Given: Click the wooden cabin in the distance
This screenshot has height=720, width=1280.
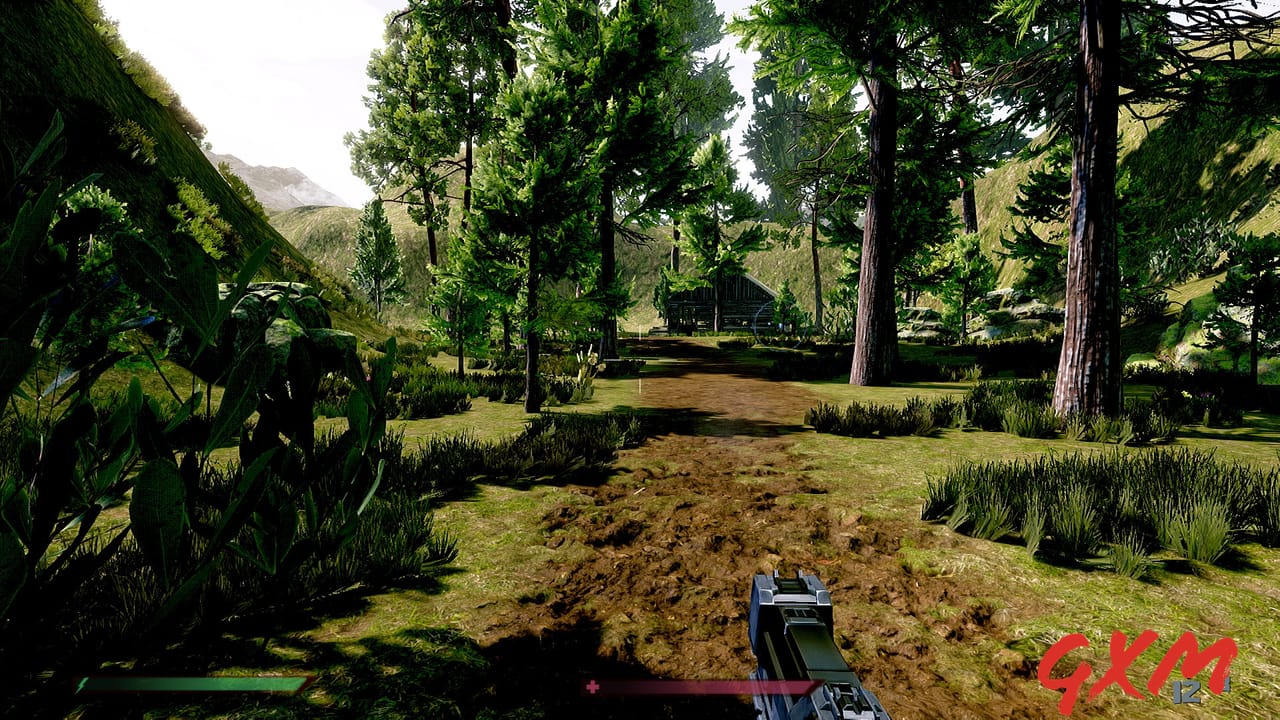Looking at the screenshot, I should 720,300.
